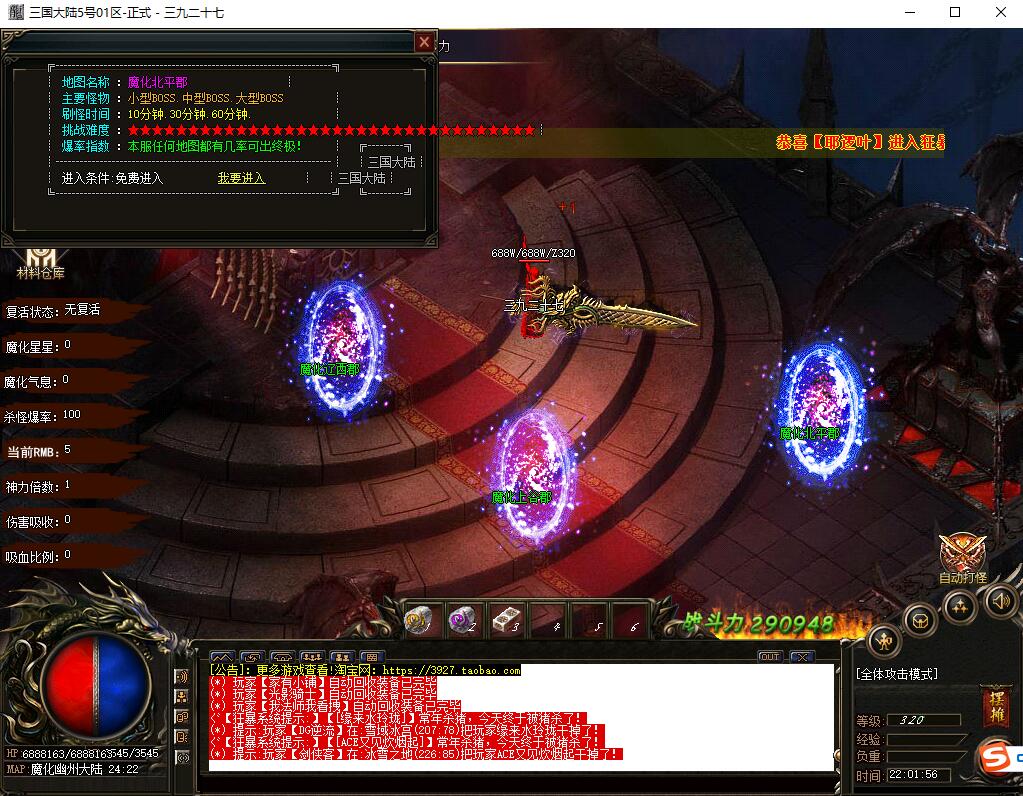Image resolution: width=1023 pixels, height=796 pixels.
Task: Close the chat log with its X button
Action: (801, 657)
